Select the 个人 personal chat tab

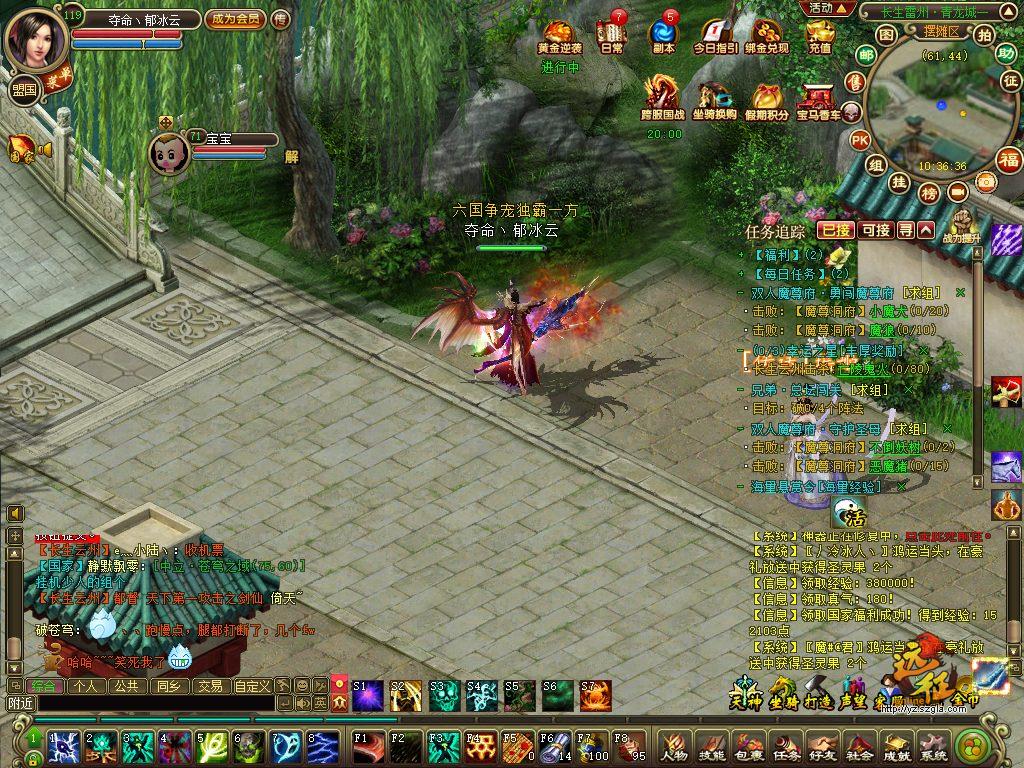tap(86, 686)
